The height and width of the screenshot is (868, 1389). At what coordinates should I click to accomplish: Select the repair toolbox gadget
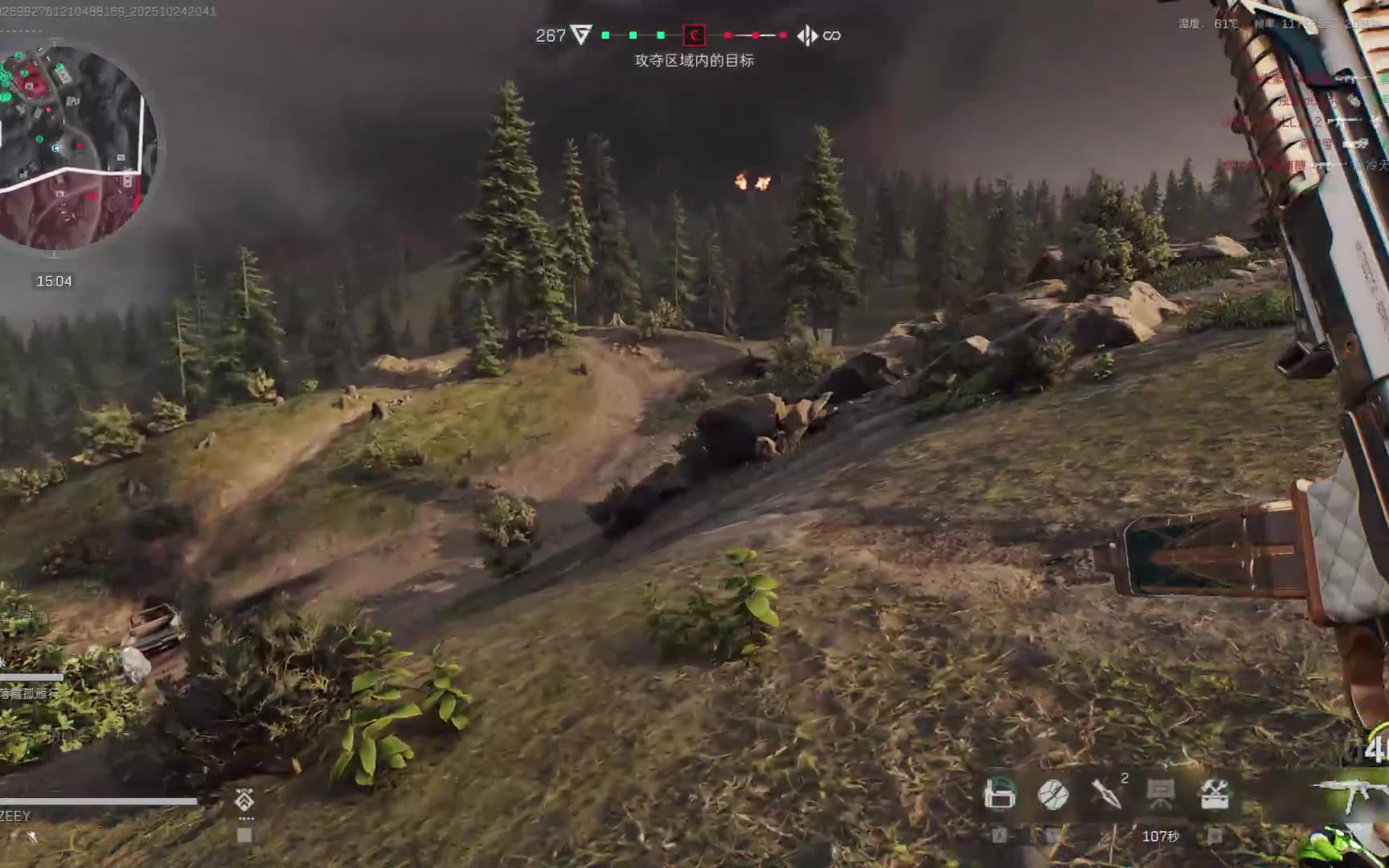click(x=1214, y=794)
